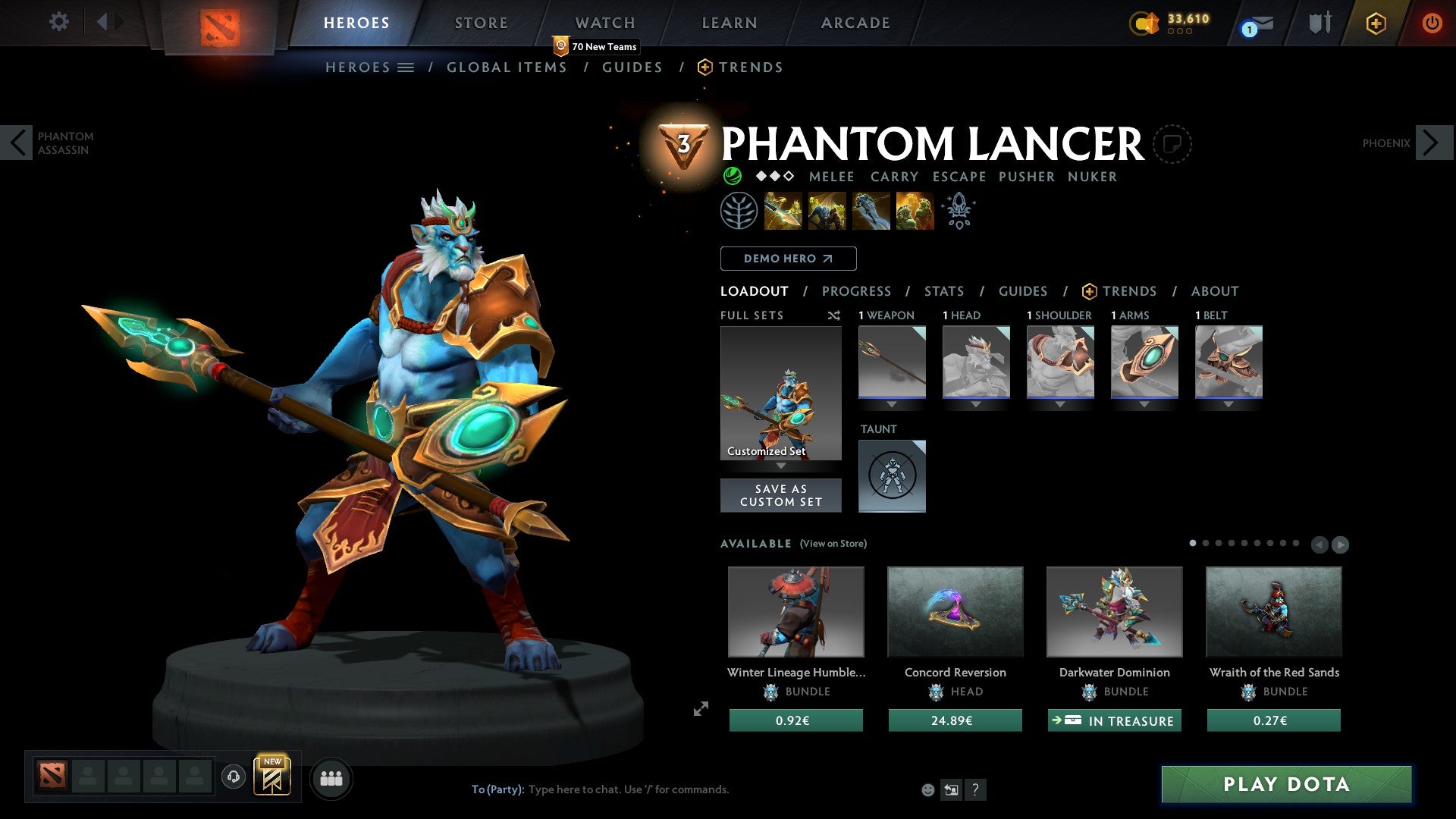1456x819 pixels.
Task: Select the Concord Reversion head thumbnail
Action: click(955, 612)
